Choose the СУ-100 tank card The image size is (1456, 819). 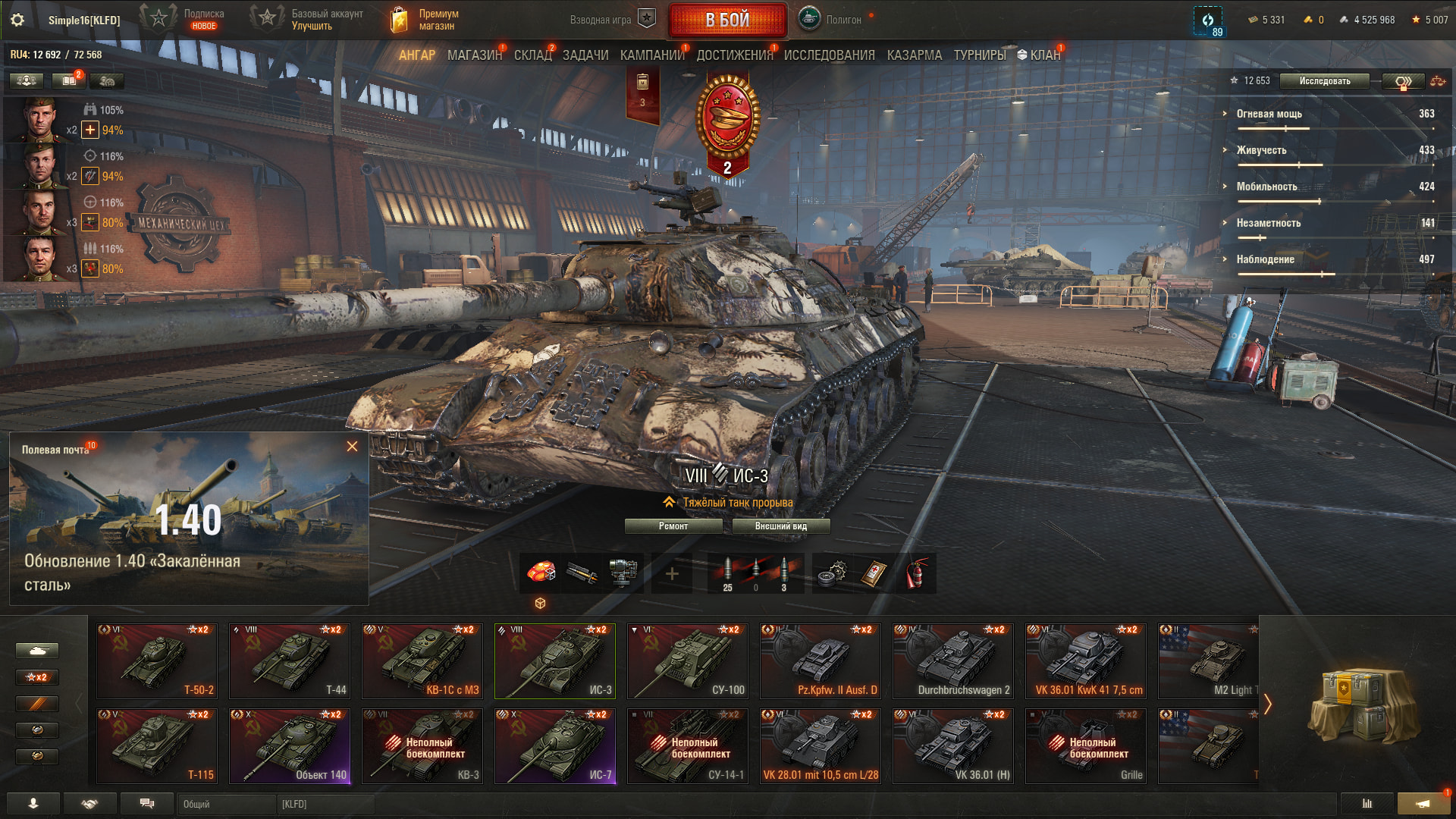(x=688, y=661)
